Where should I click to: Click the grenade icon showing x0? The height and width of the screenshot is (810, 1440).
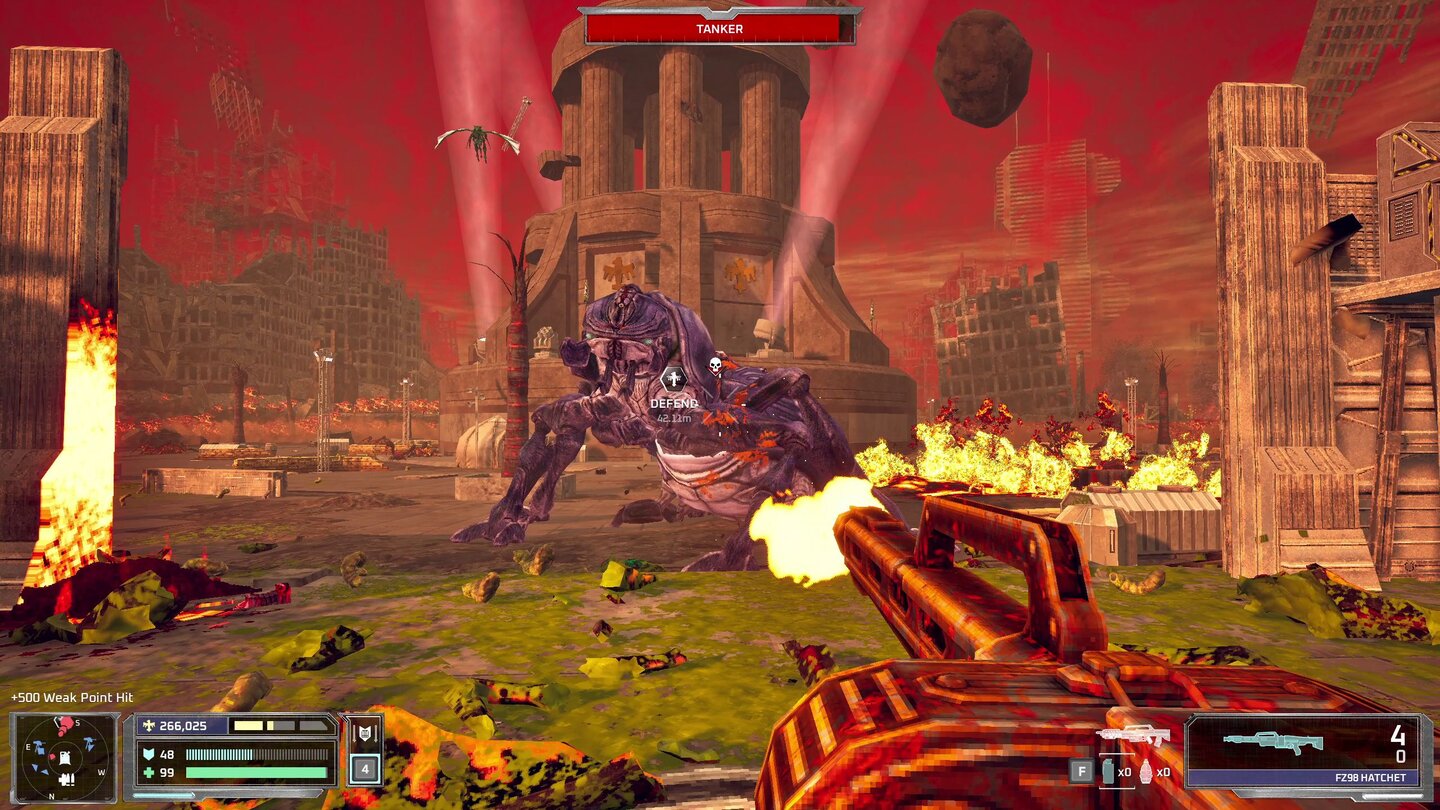1144,773
